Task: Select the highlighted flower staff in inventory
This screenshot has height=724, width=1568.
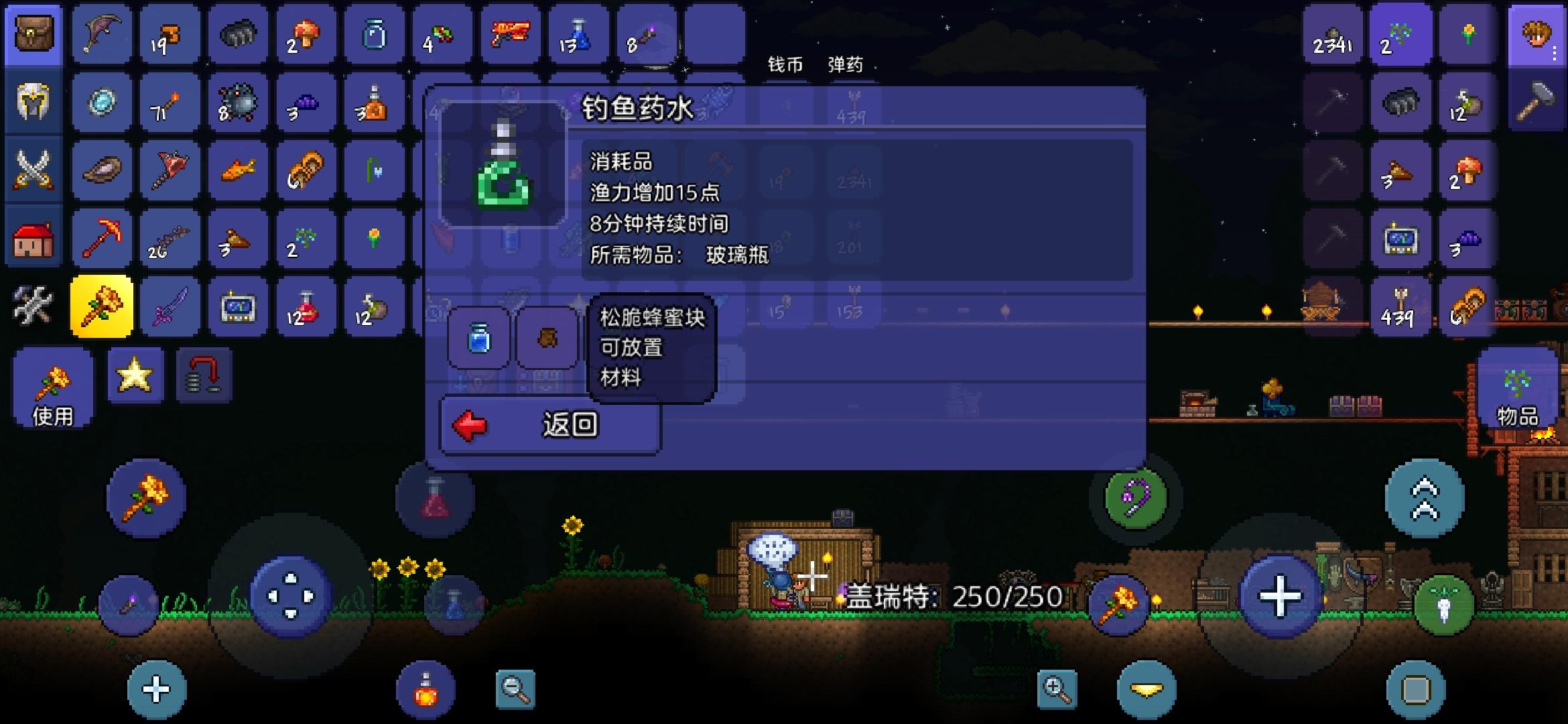Action: click(101, 305)
